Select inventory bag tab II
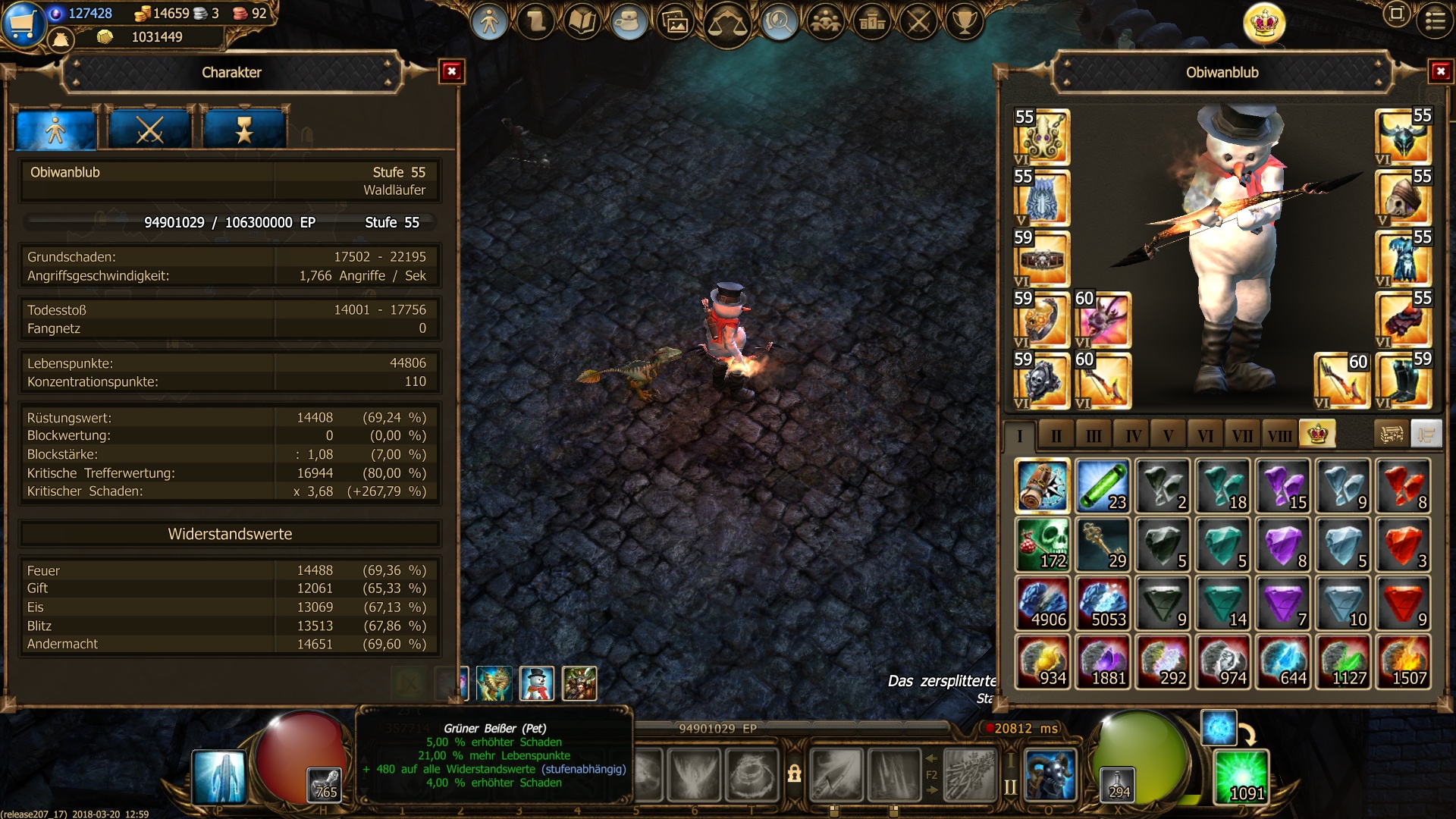 (1056, 435)
